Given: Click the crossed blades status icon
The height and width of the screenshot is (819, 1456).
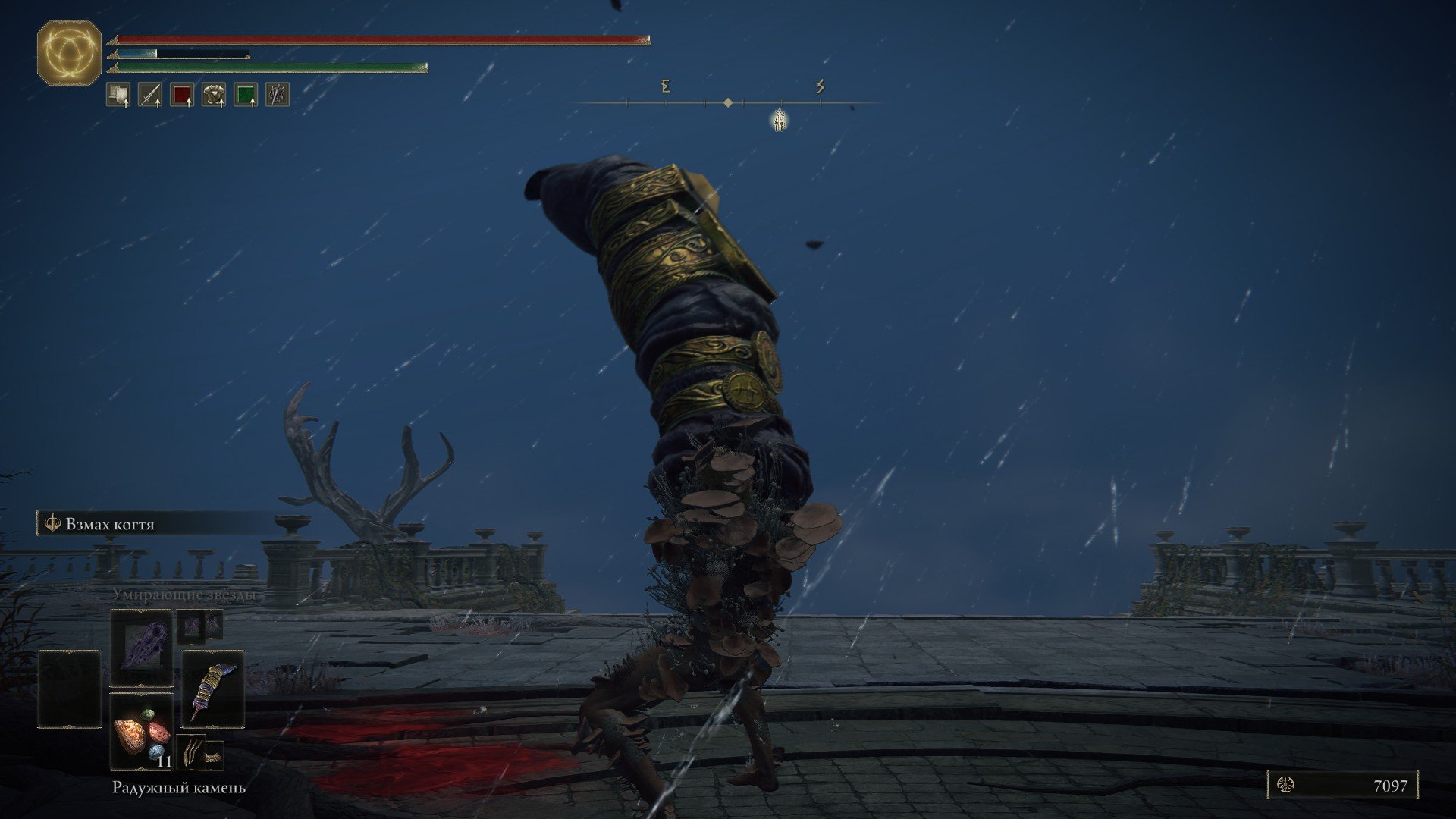Looking at the screenshot, I should tap(278, 95).
